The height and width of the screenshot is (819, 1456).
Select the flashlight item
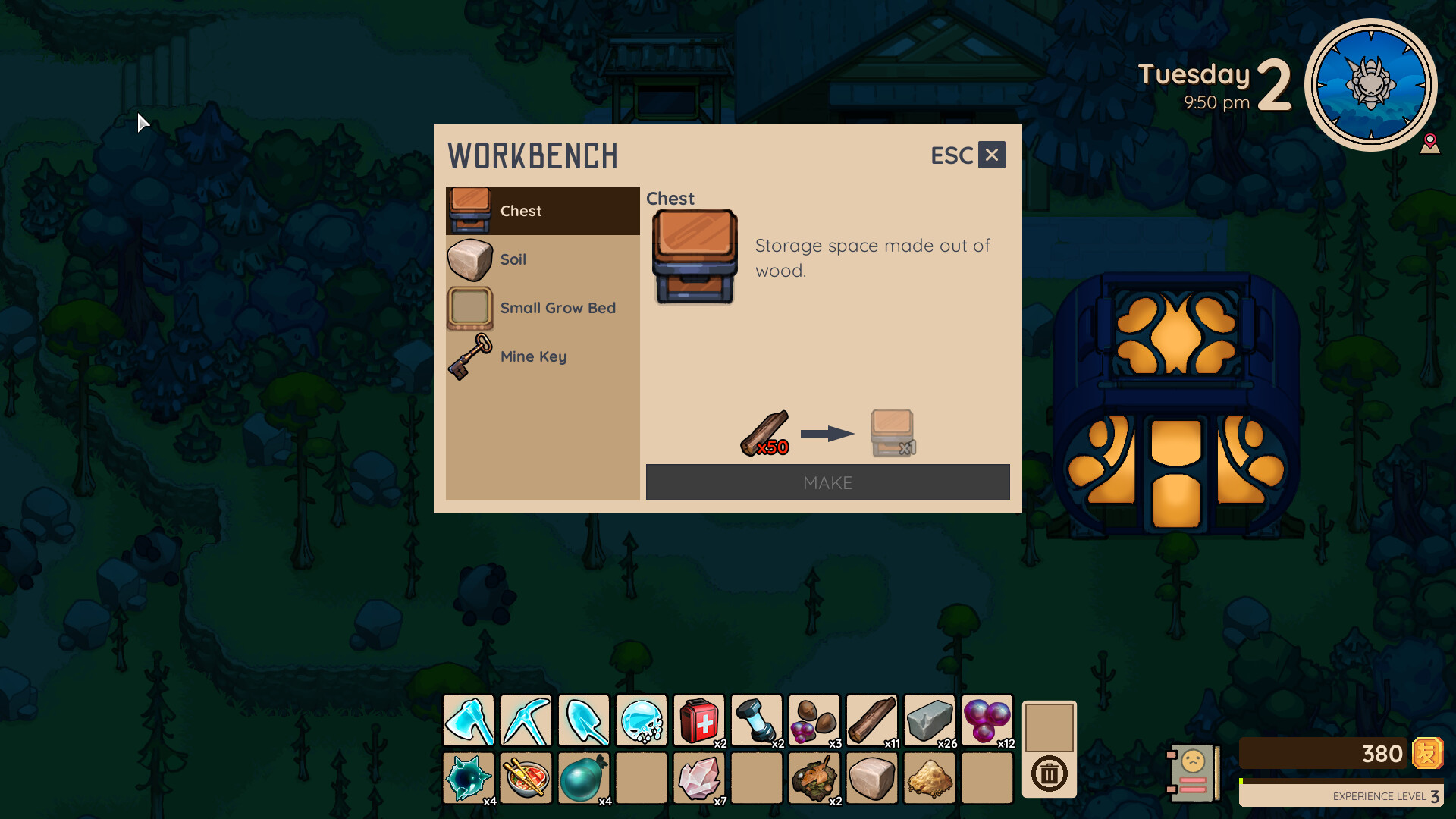pyautogui.click(x=757, y=720)
